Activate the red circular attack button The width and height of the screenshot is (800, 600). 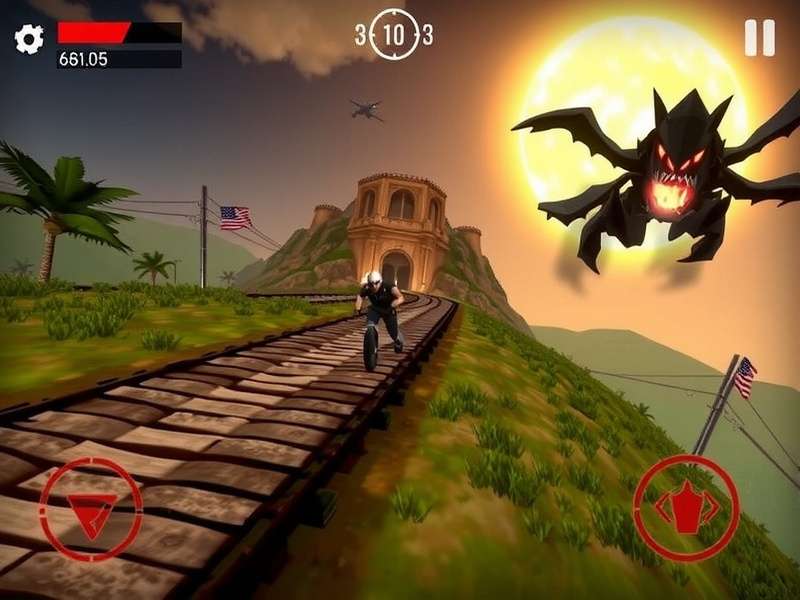tap(686, 508)
